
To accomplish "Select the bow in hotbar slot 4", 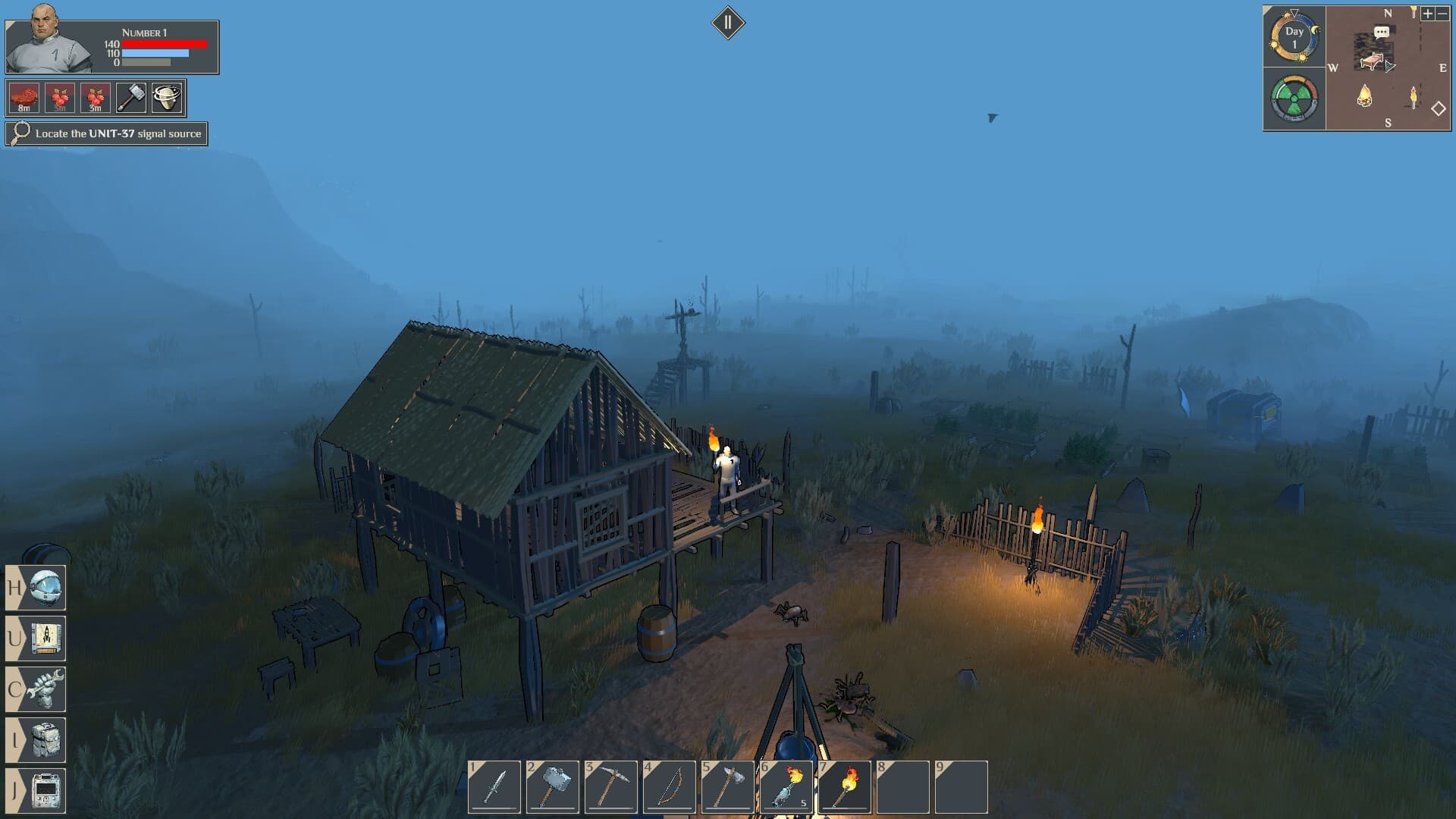I will pyautogui.click(x=670, y=787).
